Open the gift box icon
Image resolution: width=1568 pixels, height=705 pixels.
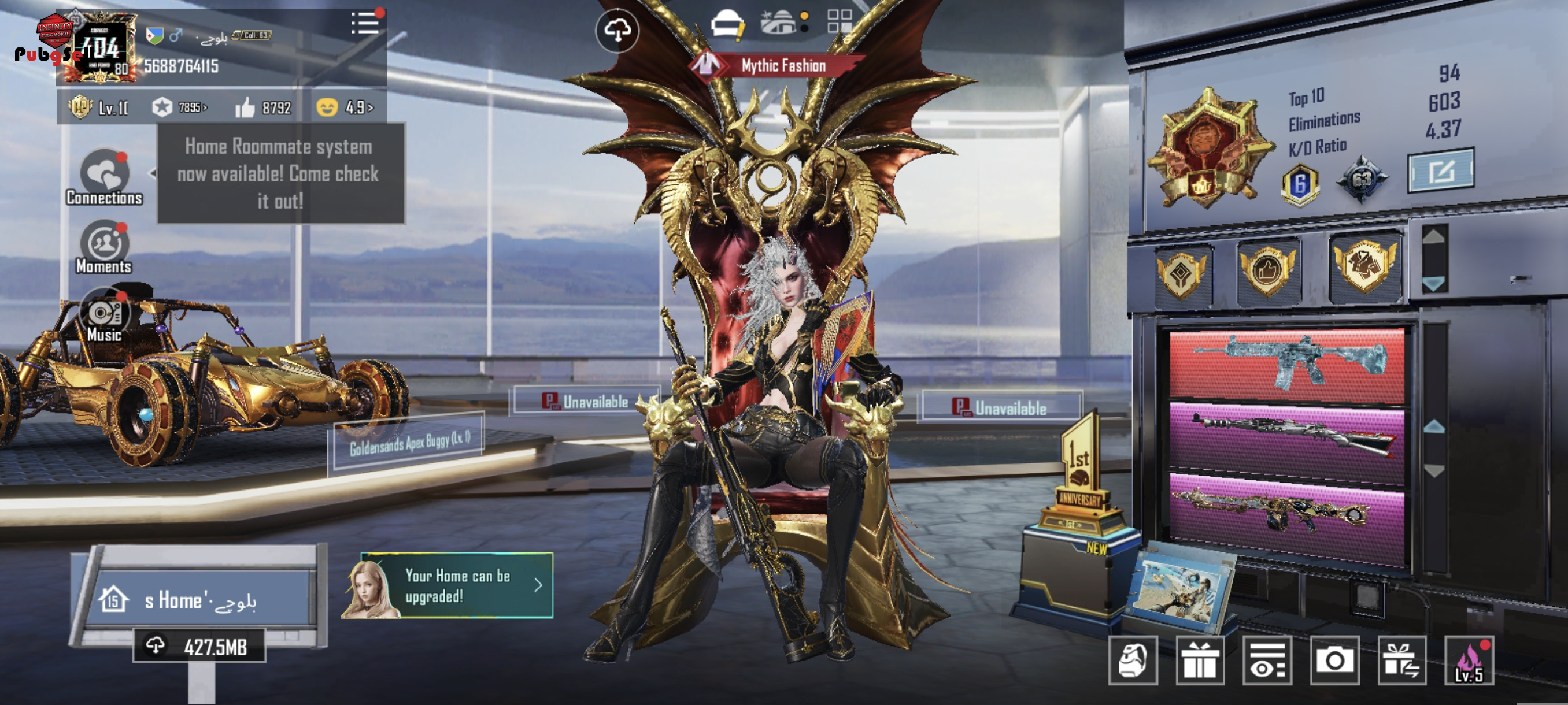click(1200, 661)
